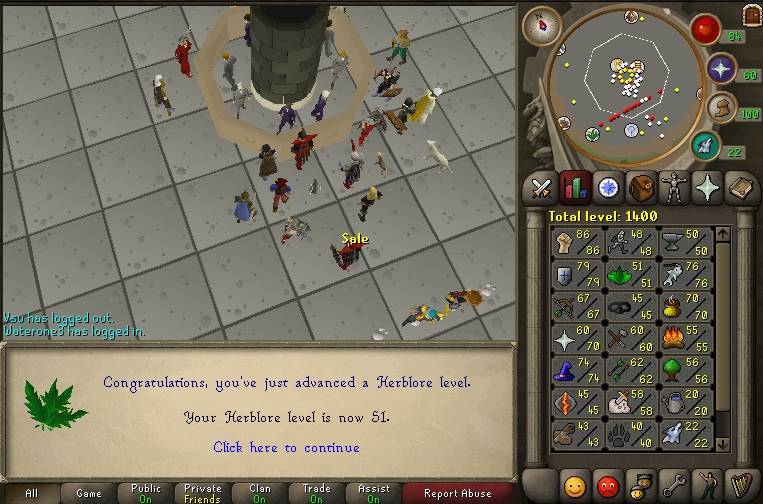Toggle the Public chat filter

pos(146,493)
